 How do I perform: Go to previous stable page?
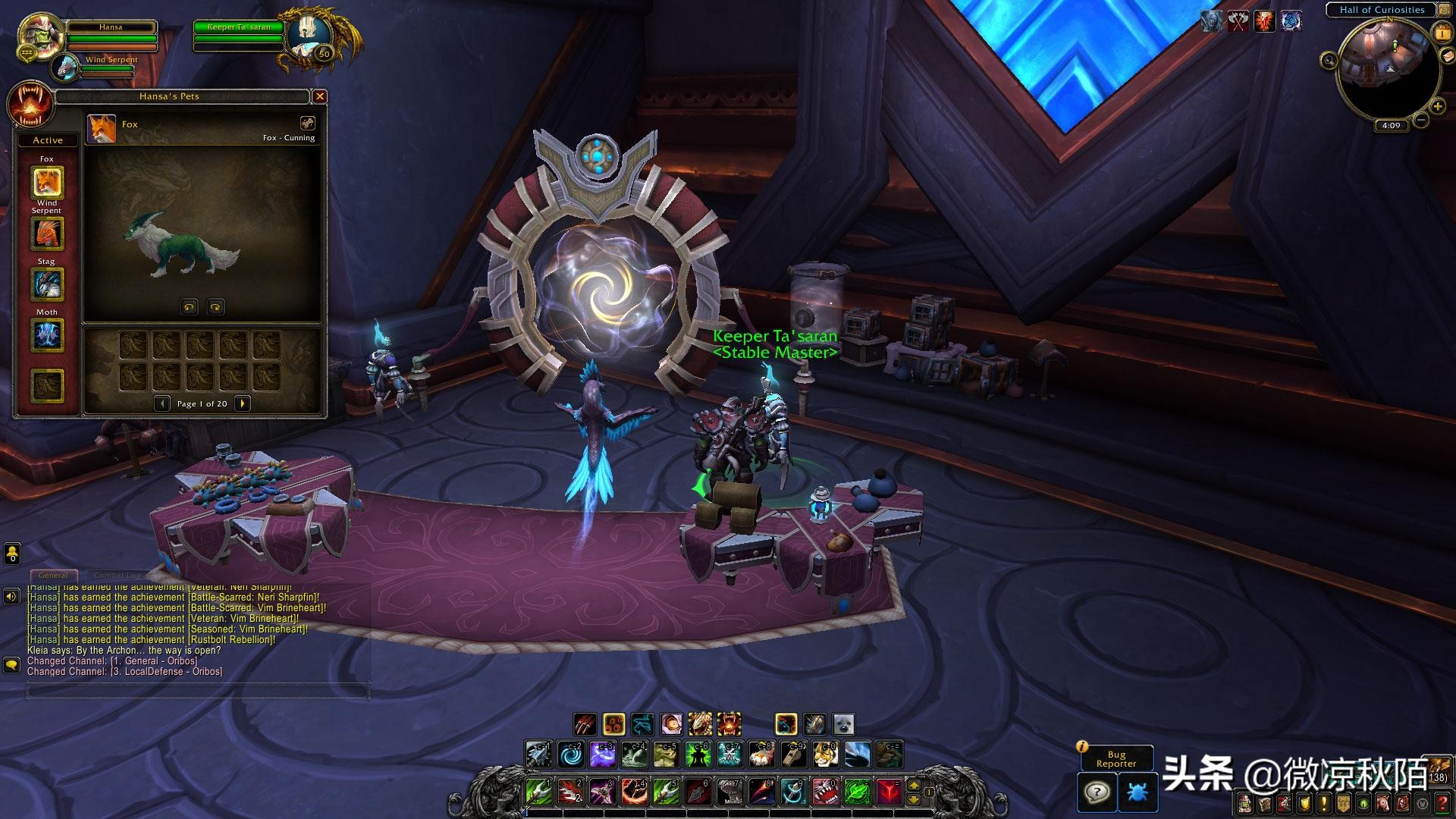coord(162,403)
